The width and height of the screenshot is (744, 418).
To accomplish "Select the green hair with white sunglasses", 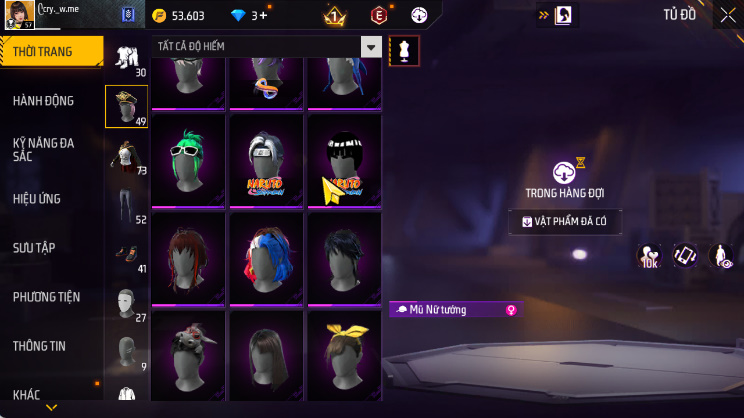I will (x=188, y=160).
